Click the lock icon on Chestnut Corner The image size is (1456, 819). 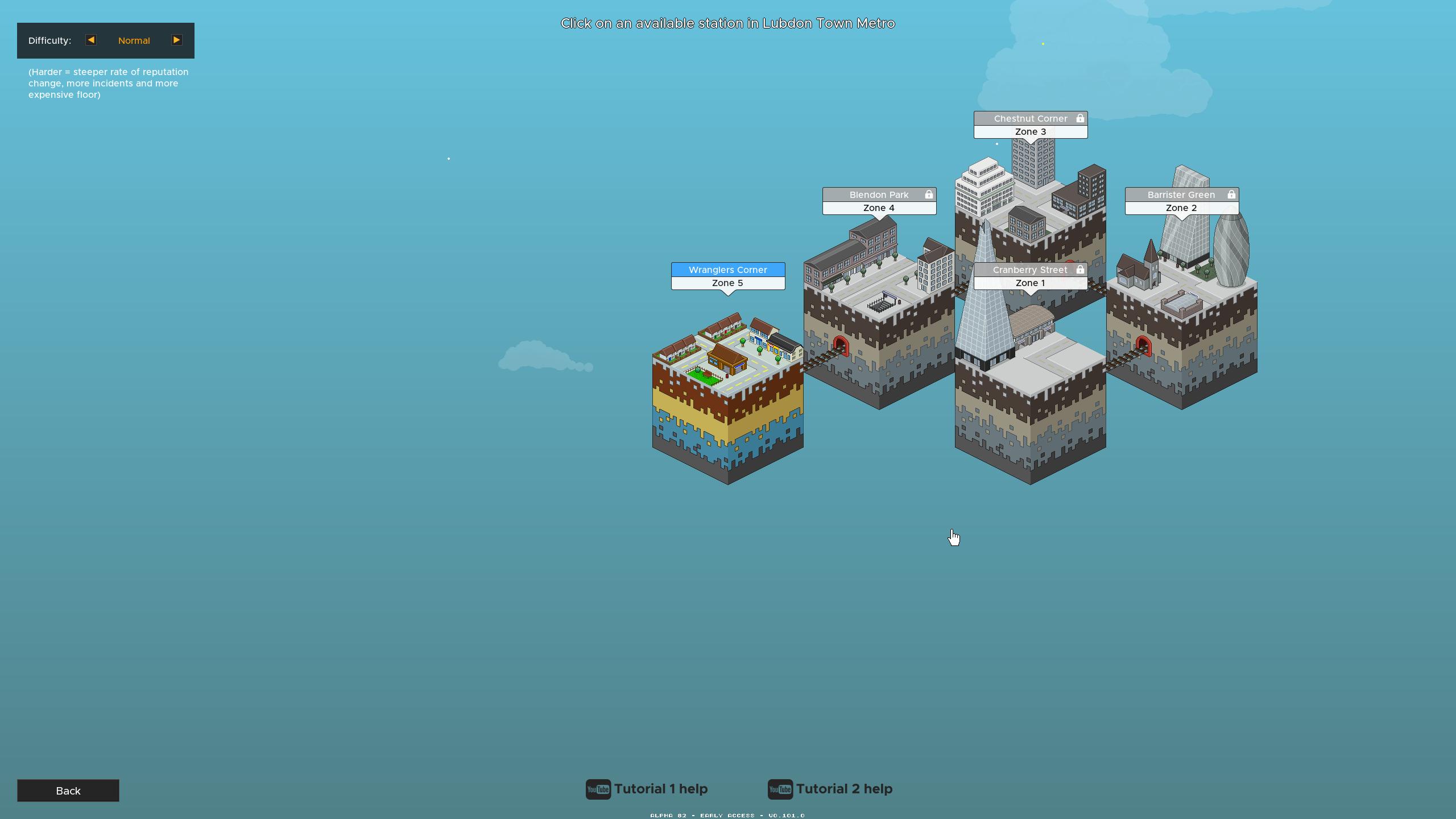[1079, 118]
